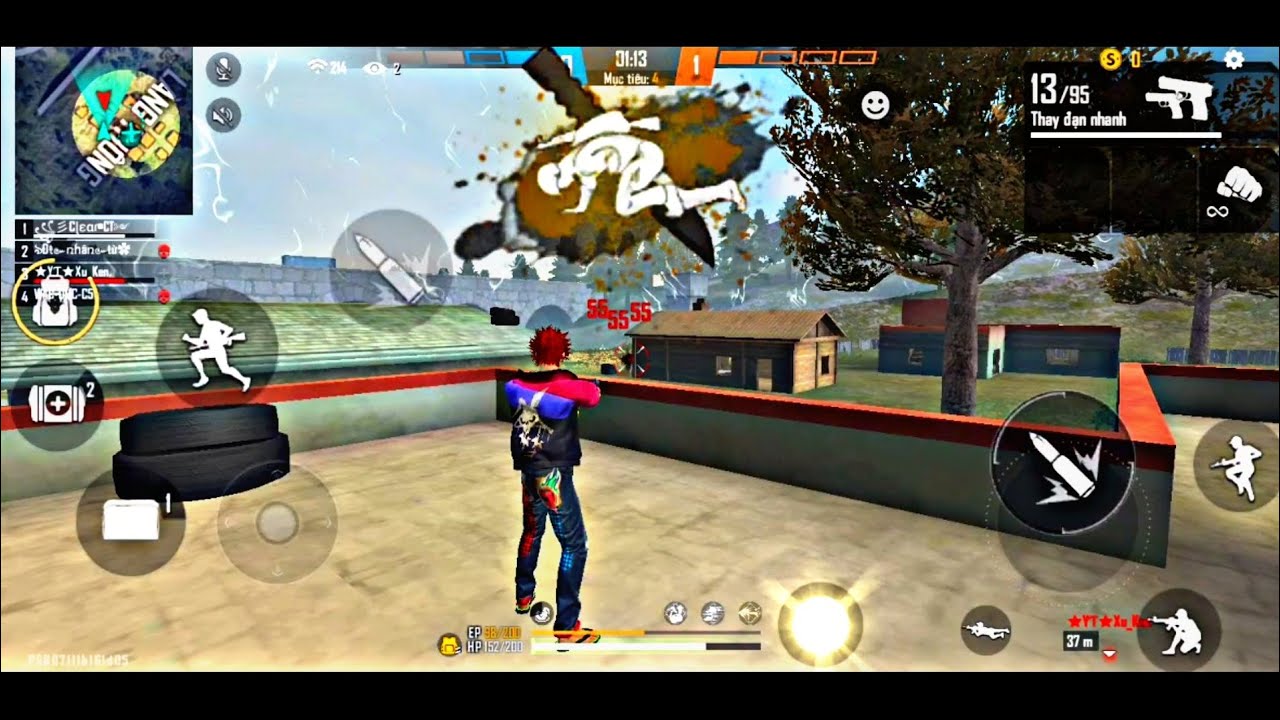Select the white box item slot
The image size is (1280, 720).
[131, 521]
